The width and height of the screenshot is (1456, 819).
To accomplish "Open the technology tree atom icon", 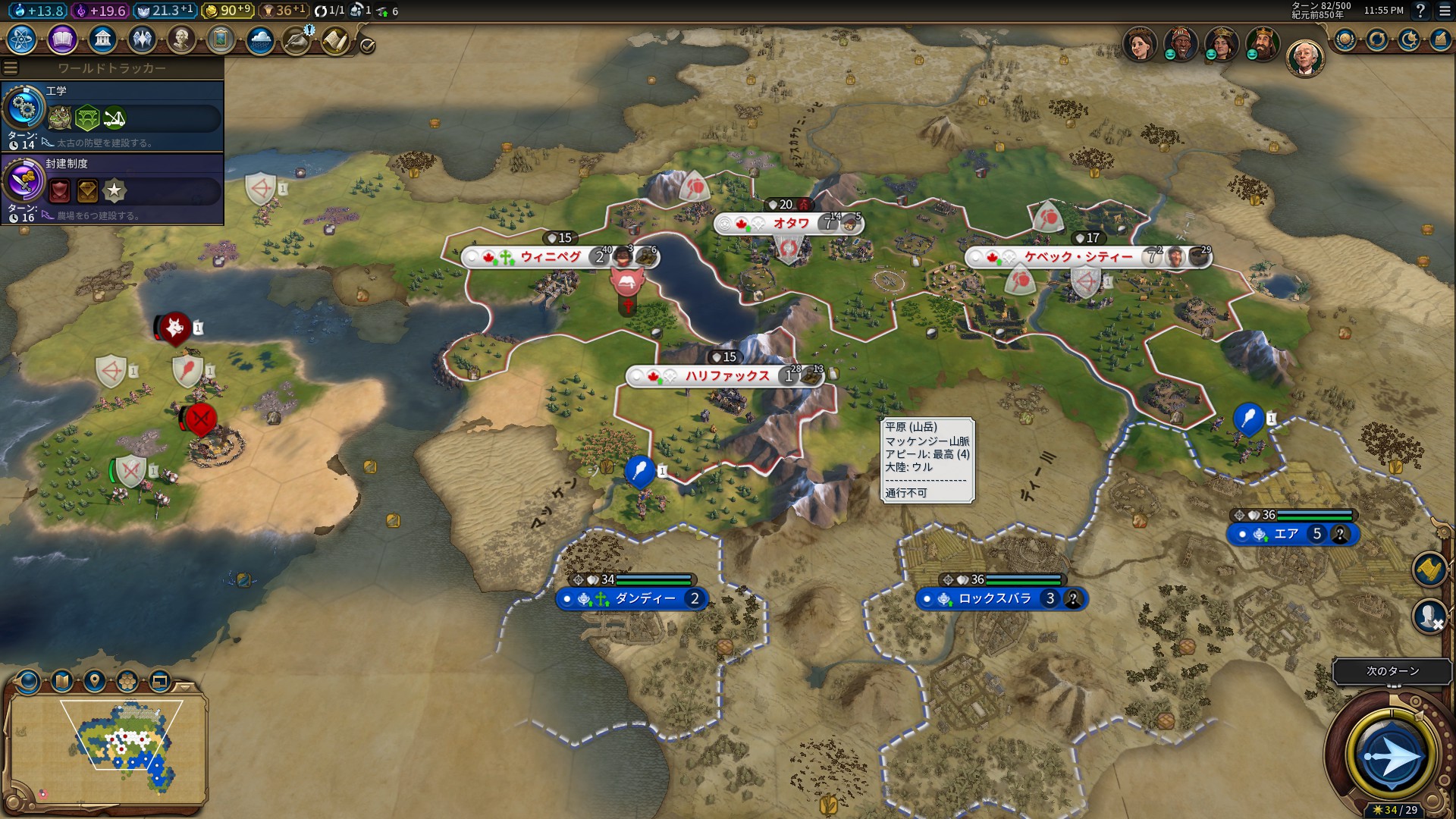I will tap(22, 39).
